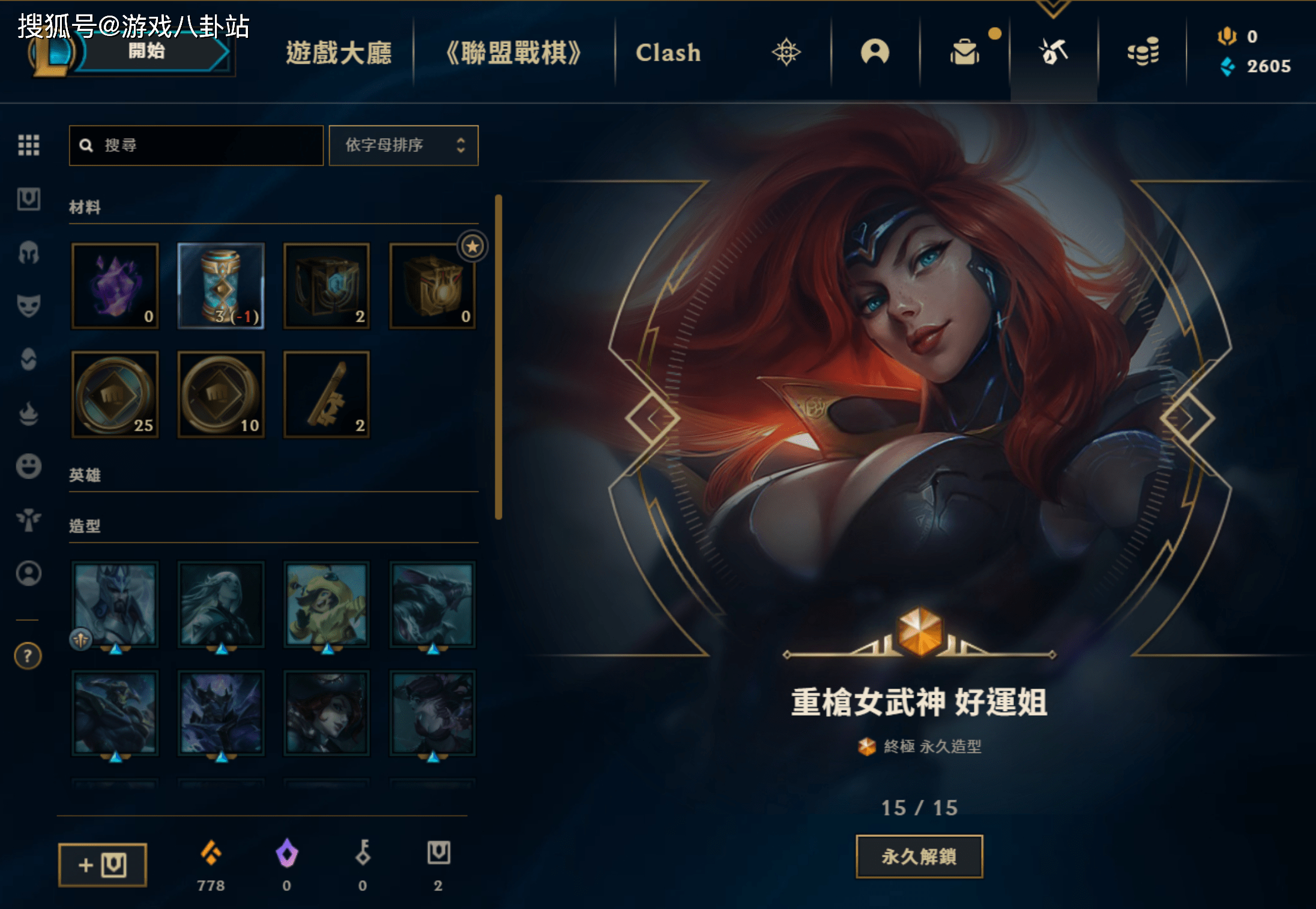Click the plus chest purchase button
1316x909 pixels.
tap(103, 865)
